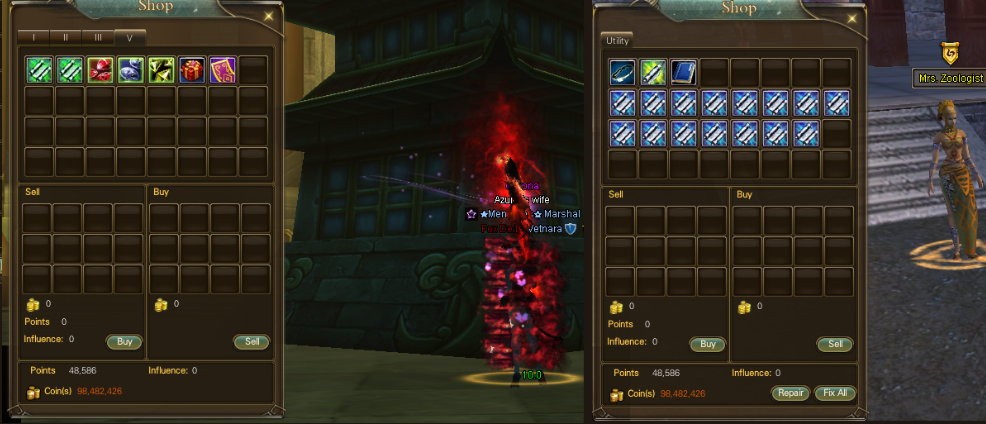Click Sell in the Utility shop window
This screenshot has height=424, width=986.
click(835, 344)
